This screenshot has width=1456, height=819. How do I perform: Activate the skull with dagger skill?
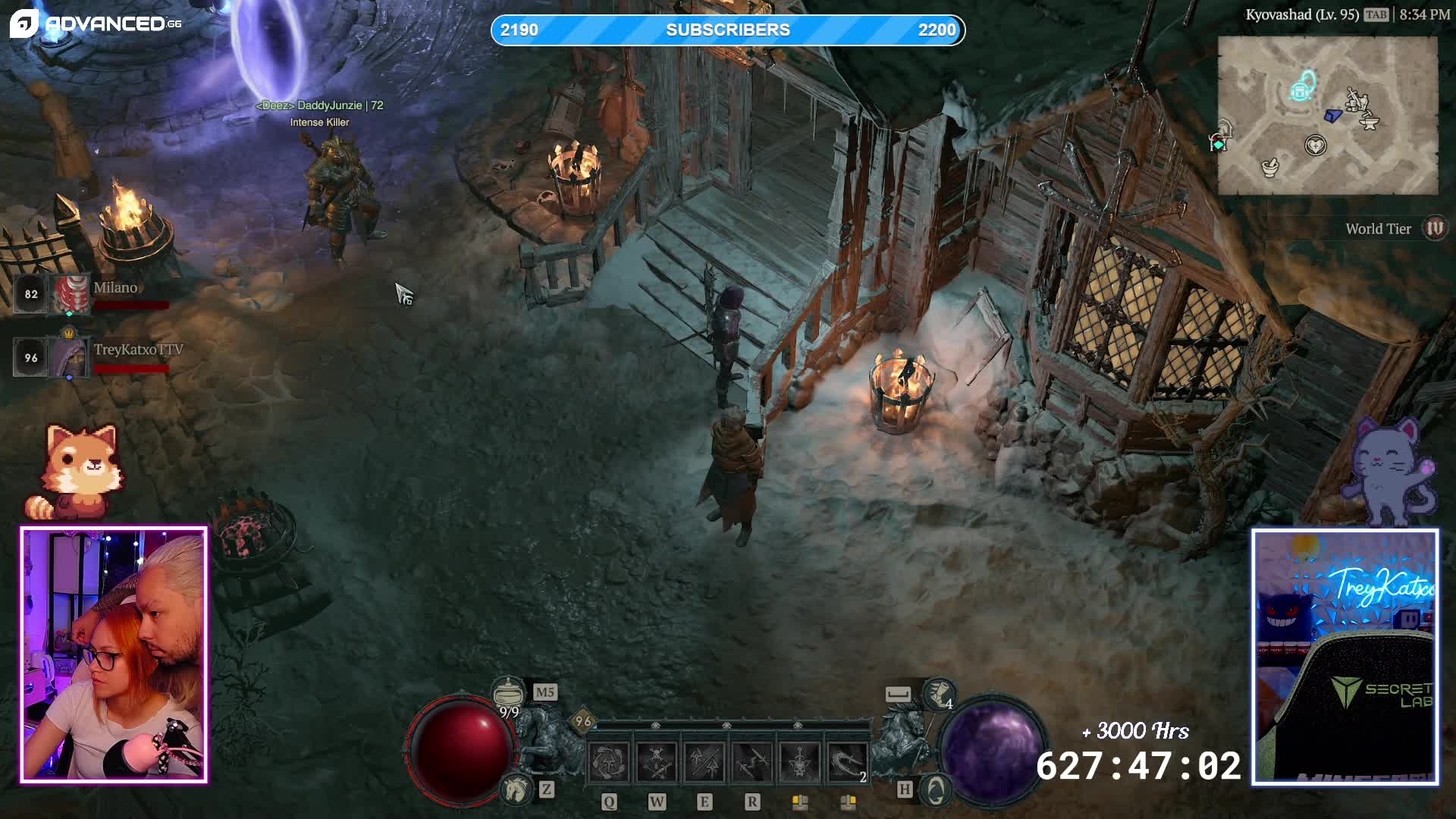(x=800, y=762)
